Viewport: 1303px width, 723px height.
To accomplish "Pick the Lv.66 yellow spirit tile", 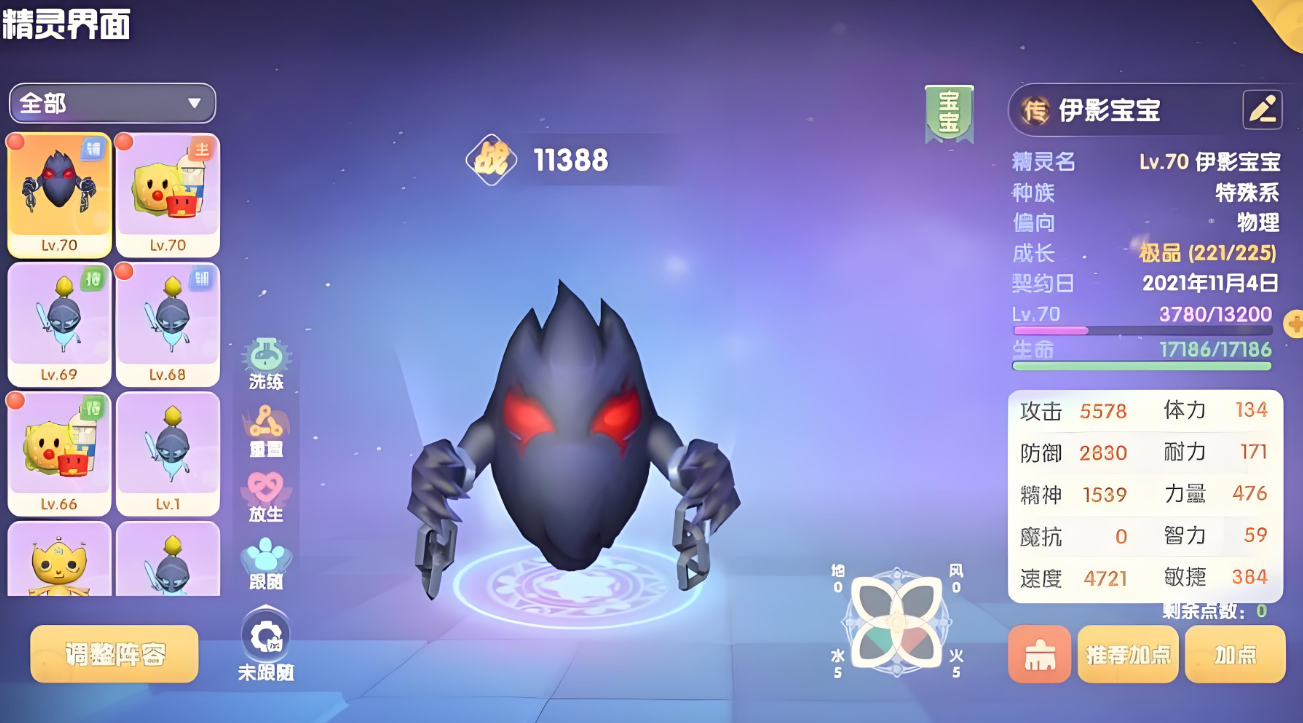I will pyautogui.click(x=59, y=453).
